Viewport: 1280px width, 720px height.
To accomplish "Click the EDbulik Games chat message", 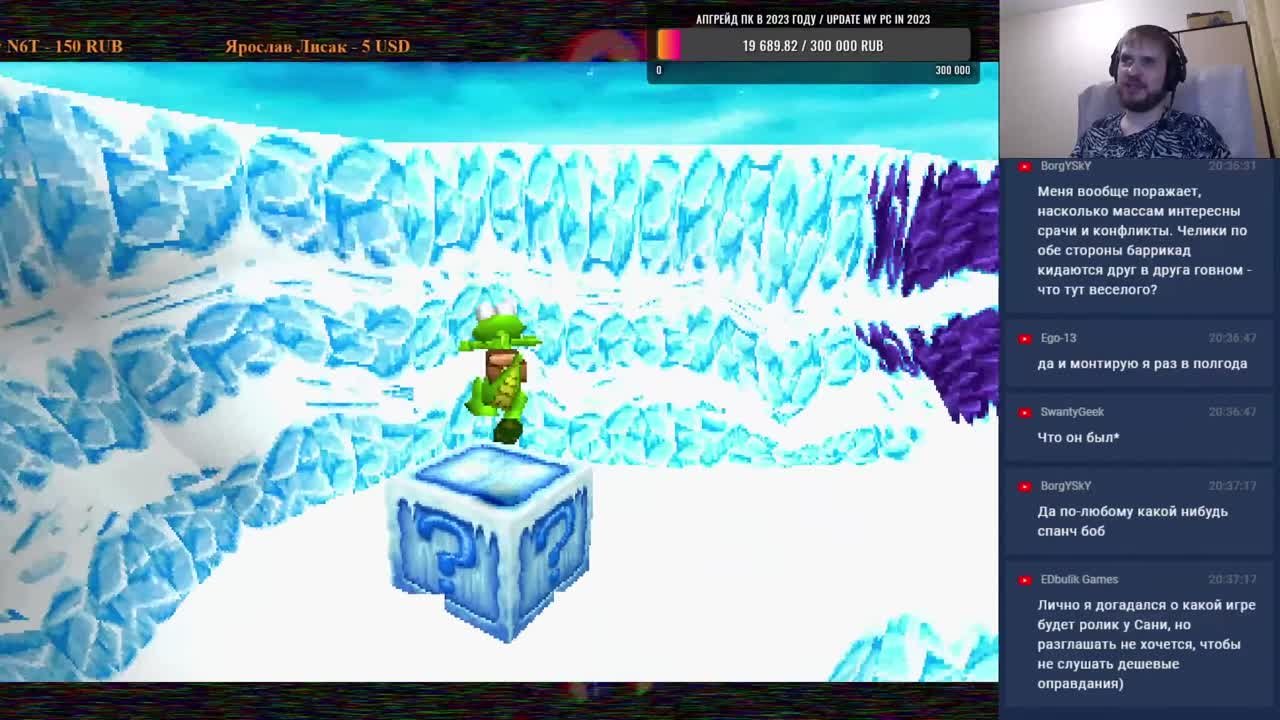I will pyautogui.click(x=1145, y=644).
